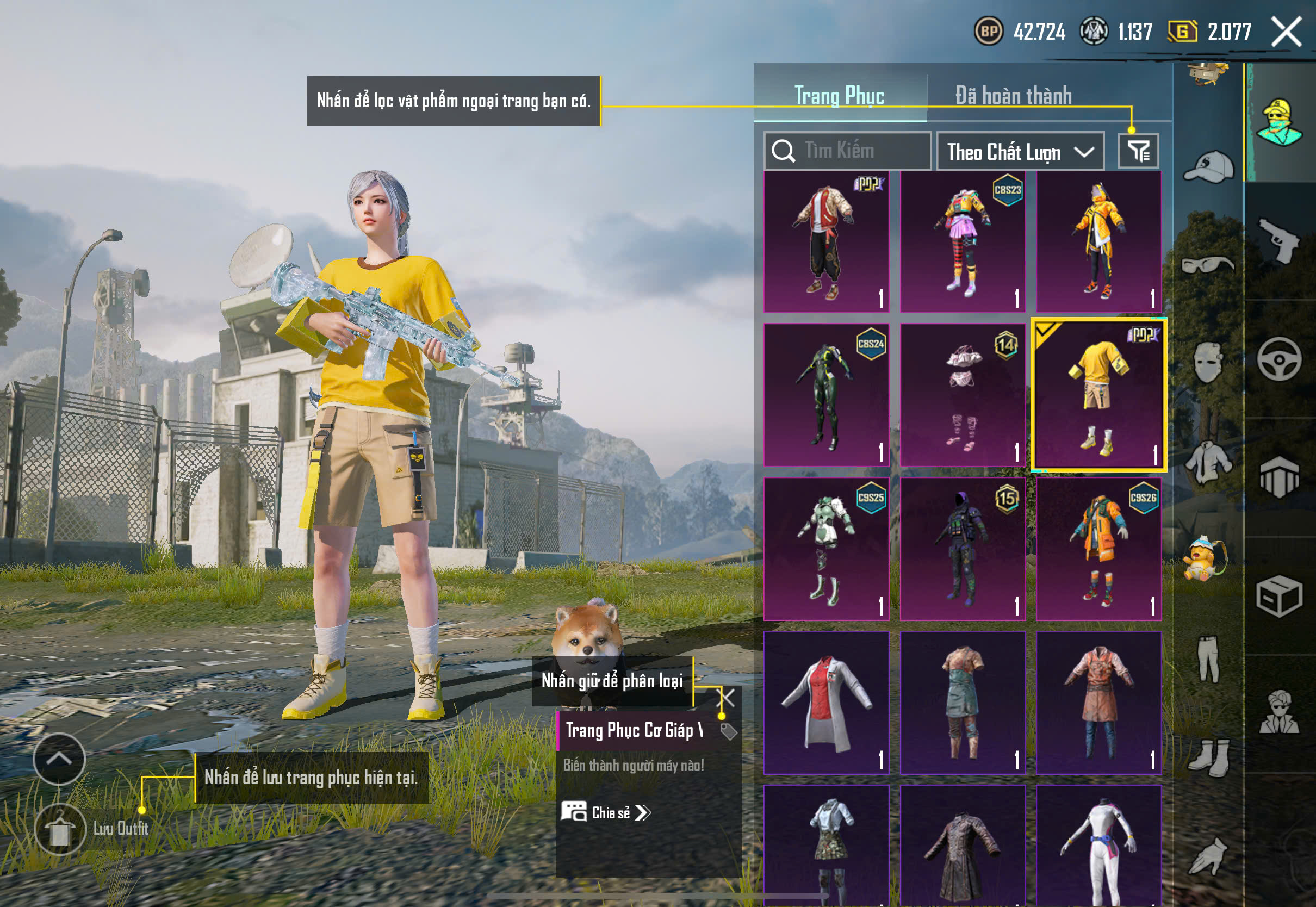Choose the level 15 dark hooded outfit
The height and width of the screenshot is (907, 1316).
(x=962, y=549)
